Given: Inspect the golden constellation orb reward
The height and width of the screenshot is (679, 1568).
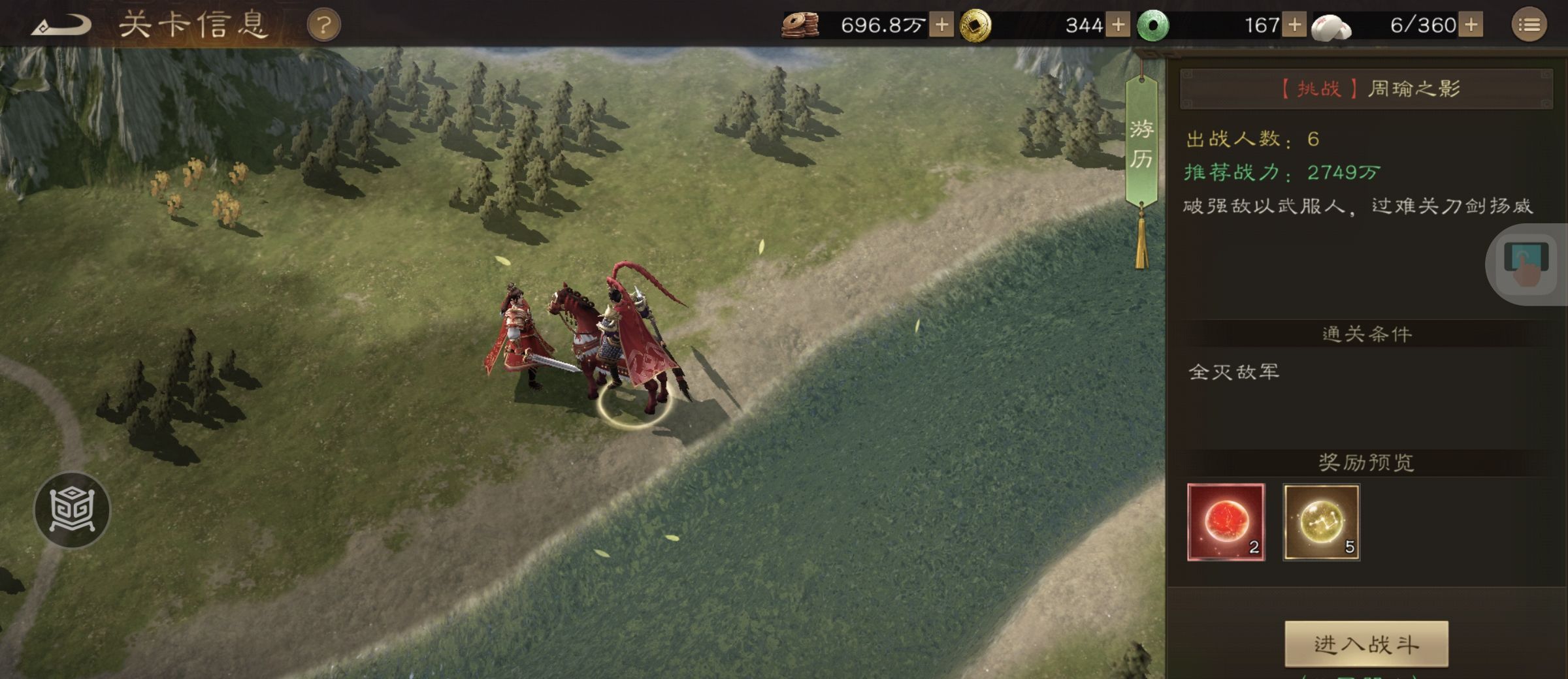Looking at the screenshot, I should [1321, 522].
